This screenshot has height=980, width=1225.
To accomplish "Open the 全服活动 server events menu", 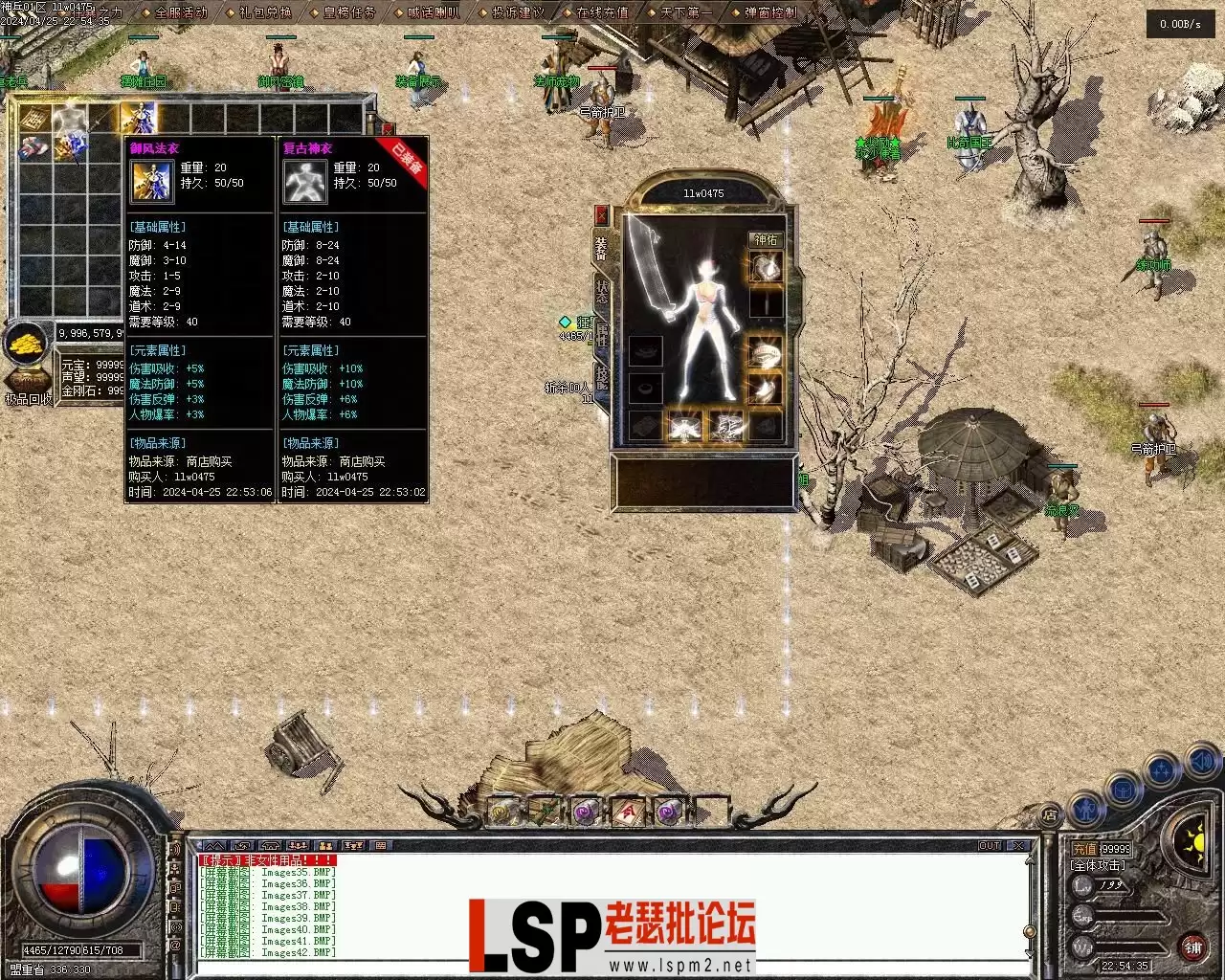I will pos(180,12).
